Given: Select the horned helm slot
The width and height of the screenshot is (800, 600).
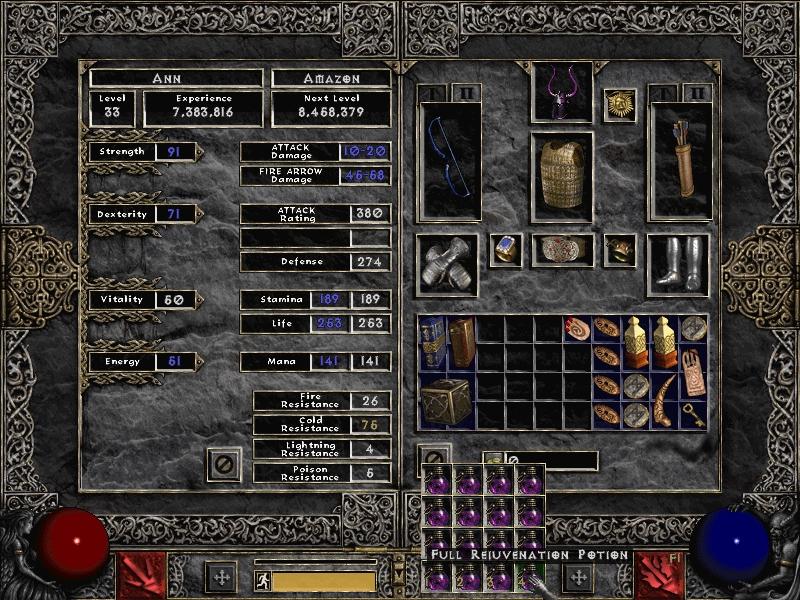Looking at the screenshot, I should click(x=561, y=93).
